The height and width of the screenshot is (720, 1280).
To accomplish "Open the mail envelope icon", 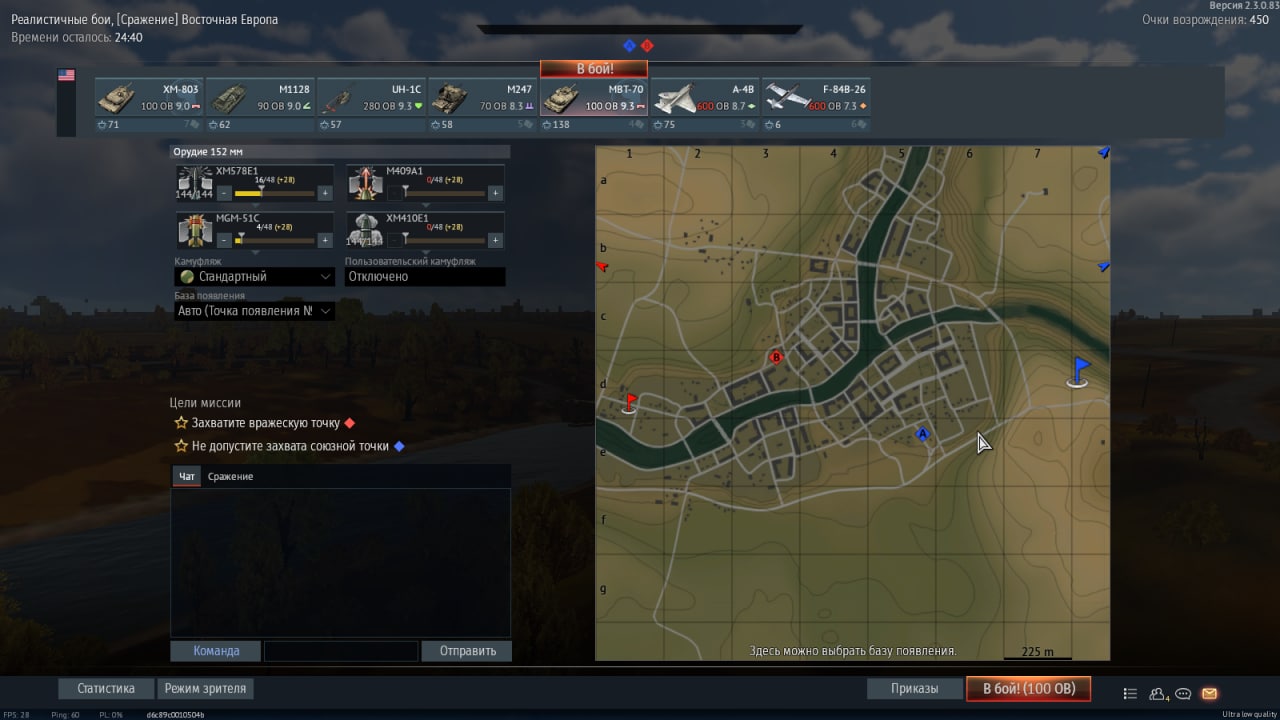I will pyautogui.click(x=1209, y=693).
